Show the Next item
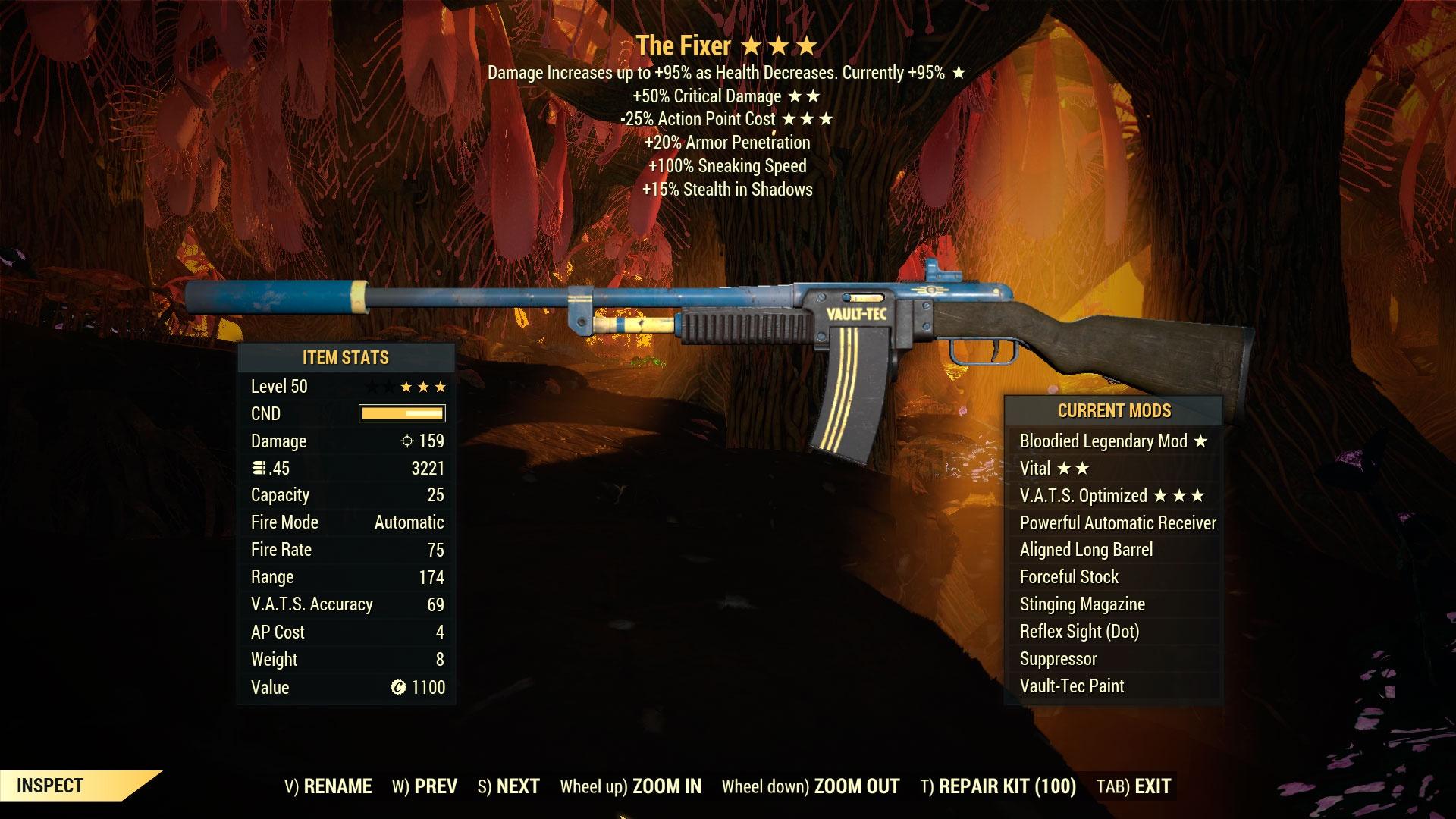The height and width of the screenshot is (819, 1456). pos(509,786)
